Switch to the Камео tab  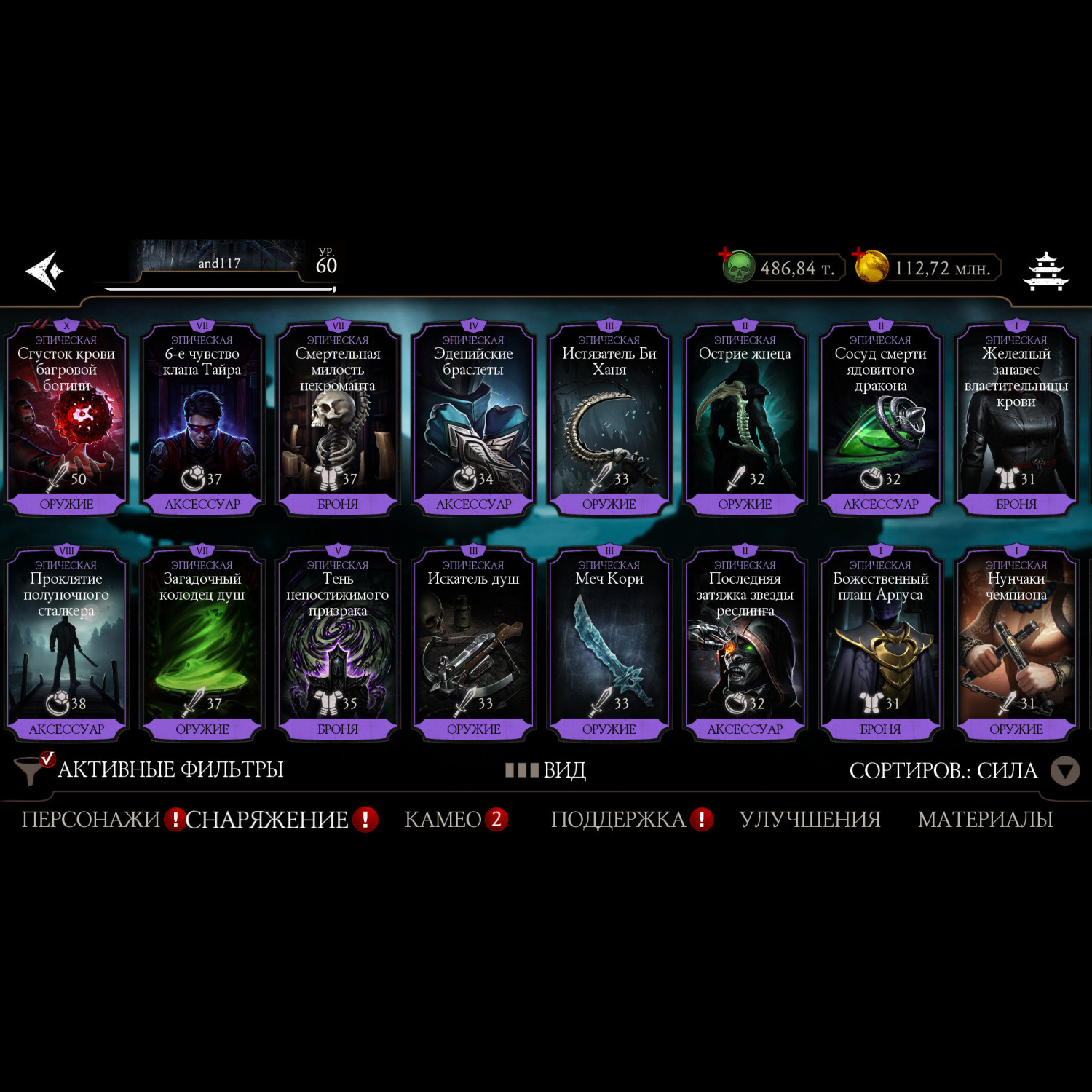point(443,820)
